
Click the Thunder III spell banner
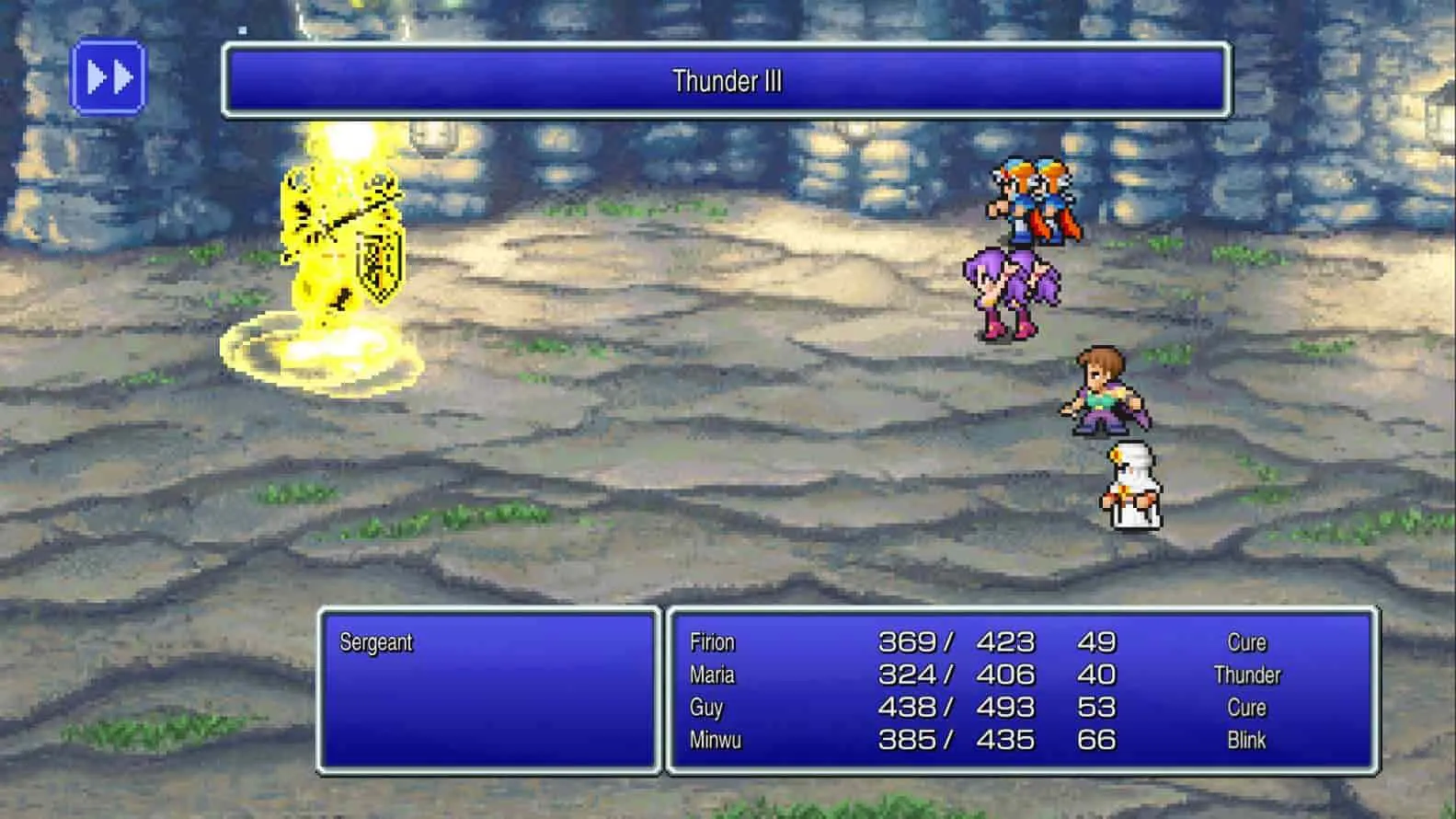(727, 81)
